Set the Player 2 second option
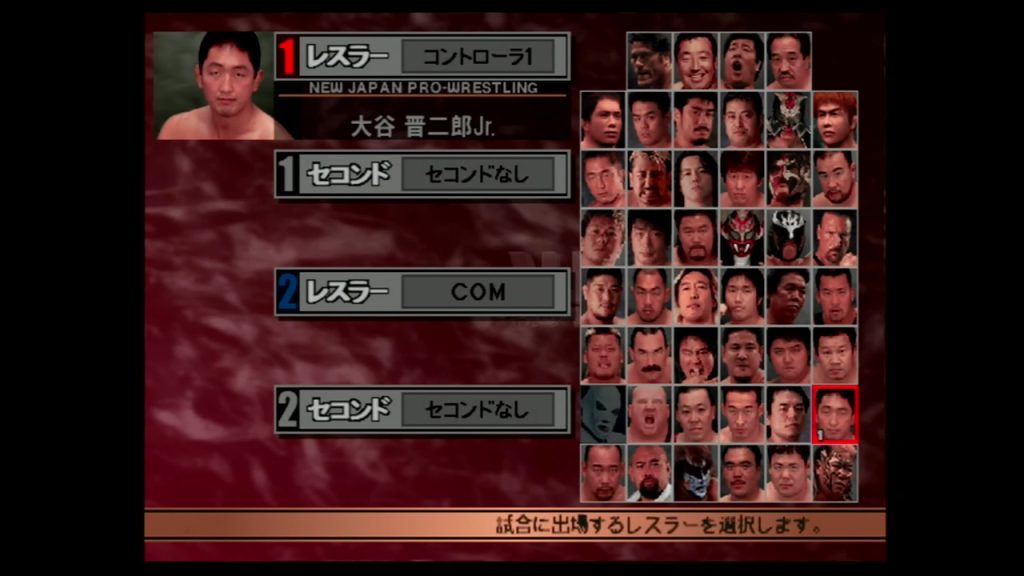The height and width of the screenshot is (576, 1024). [477, 410]
